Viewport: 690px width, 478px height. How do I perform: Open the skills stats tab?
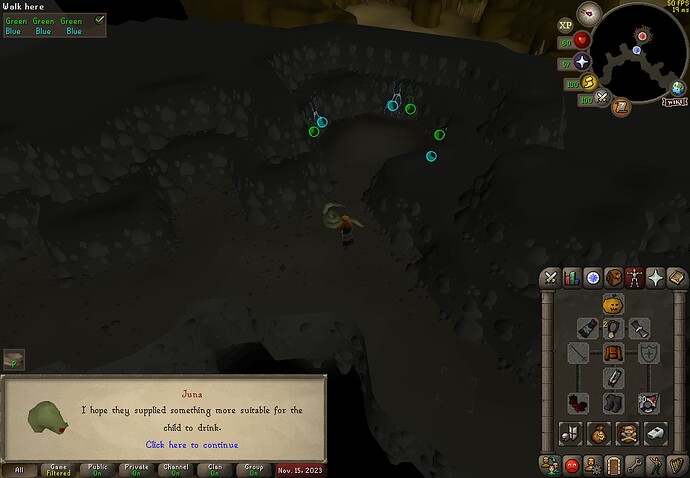tap(573, 277)
